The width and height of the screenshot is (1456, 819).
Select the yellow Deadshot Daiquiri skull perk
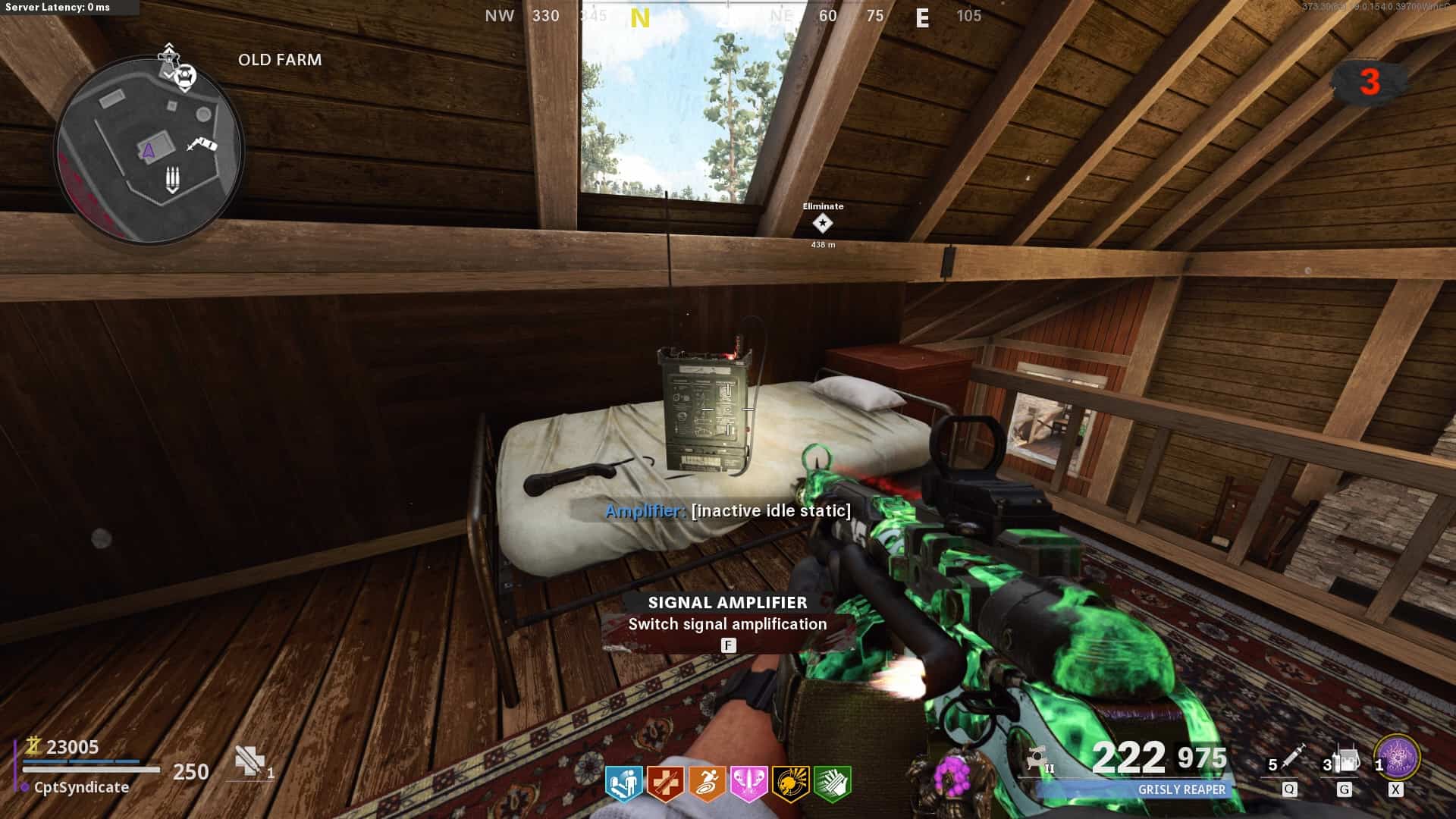coord(790,784)
